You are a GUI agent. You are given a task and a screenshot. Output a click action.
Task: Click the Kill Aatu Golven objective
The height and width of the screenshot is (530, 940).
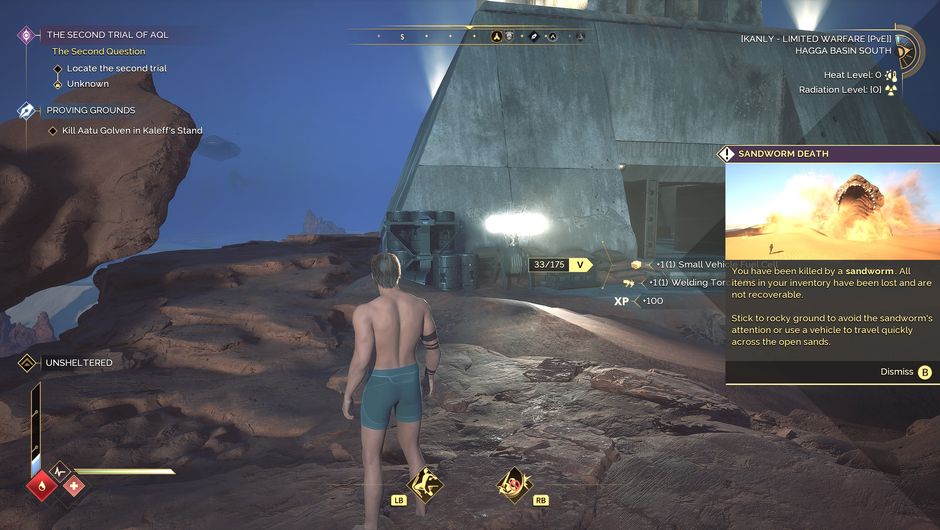point(132,131)
